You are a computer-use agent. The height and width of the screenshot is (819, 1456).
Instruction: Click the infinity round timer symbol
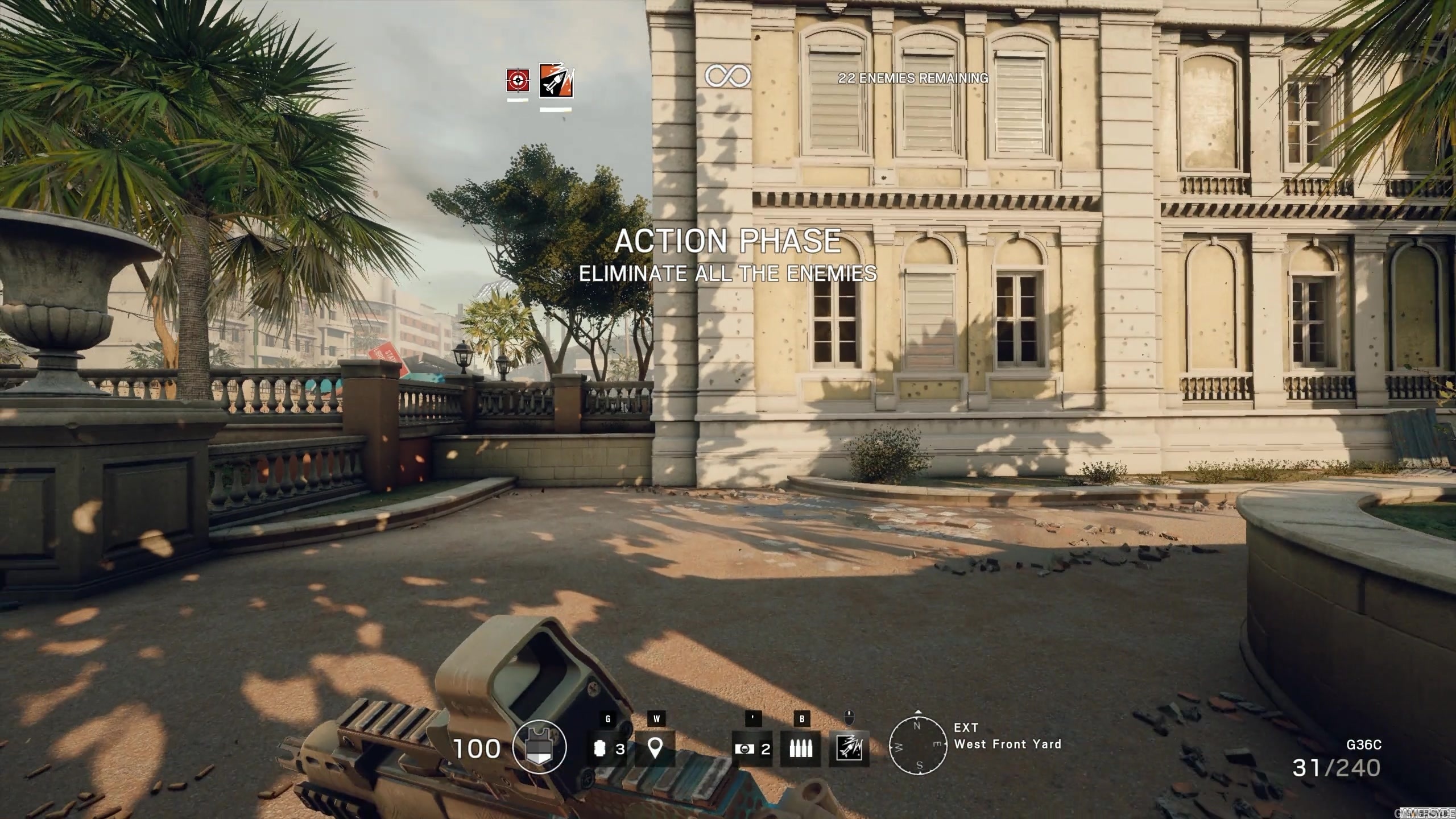click(x=728, y=75)
